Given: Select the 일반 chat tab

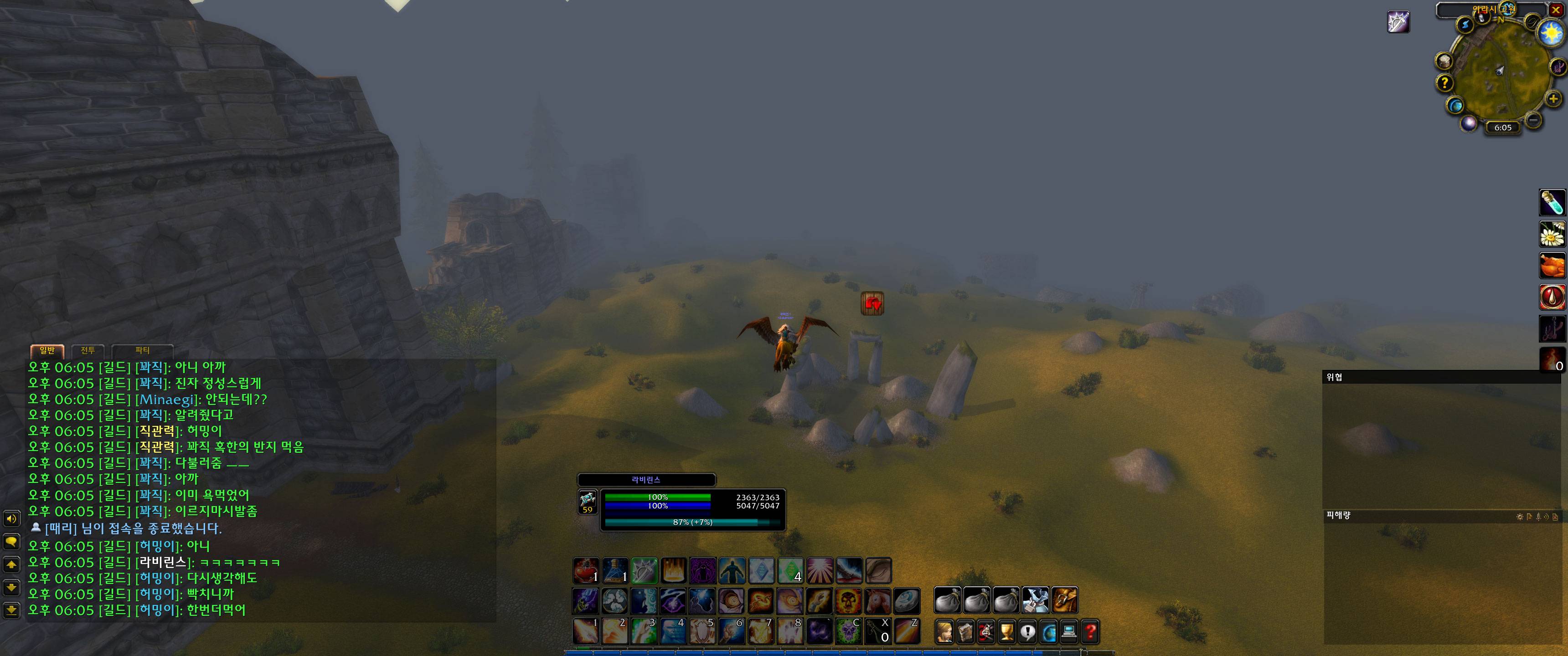Looking at the screenshot, I should coord(47,350).
